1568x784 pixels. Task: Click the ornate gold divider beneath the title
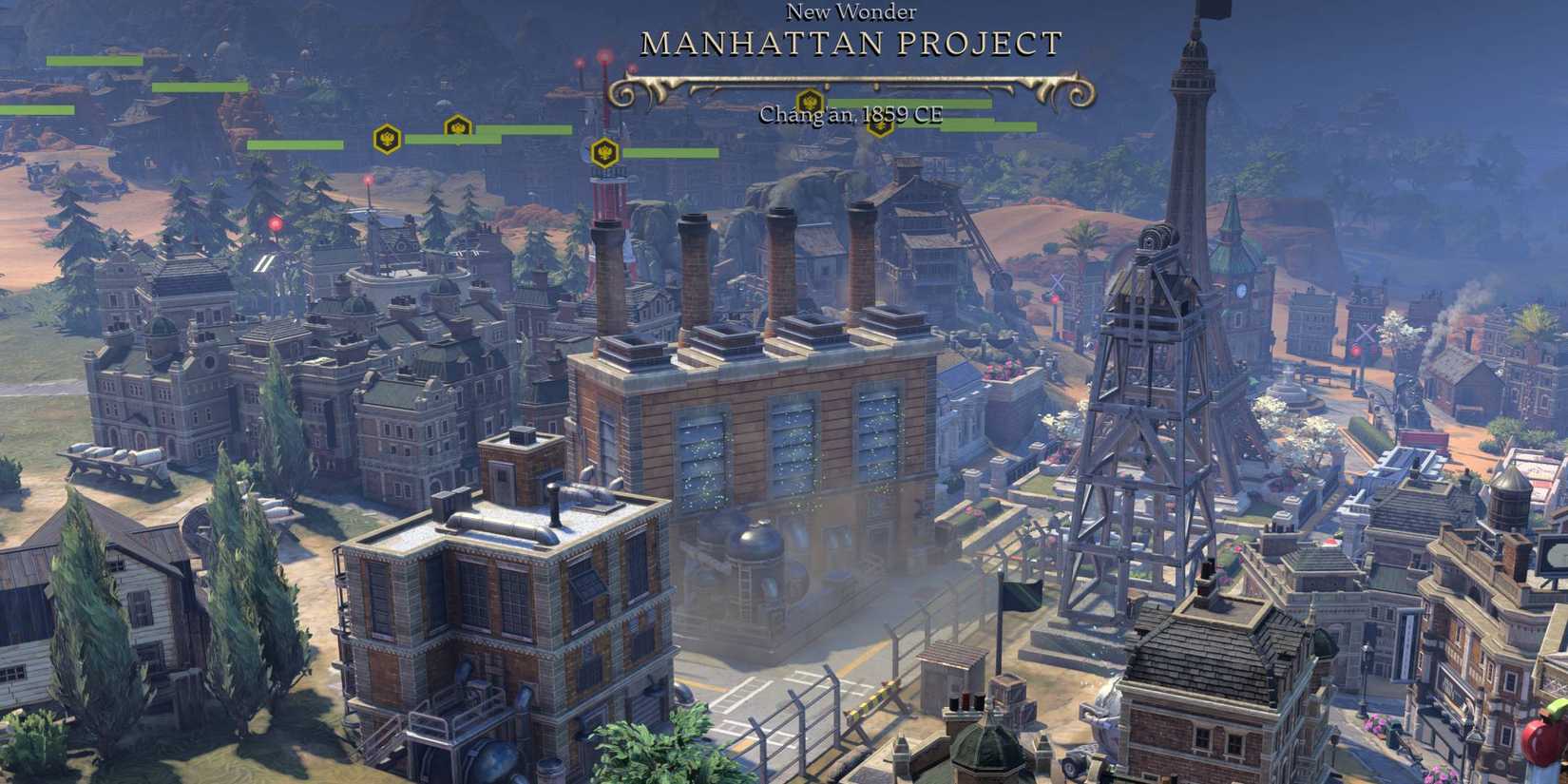(x=851, y=81)
